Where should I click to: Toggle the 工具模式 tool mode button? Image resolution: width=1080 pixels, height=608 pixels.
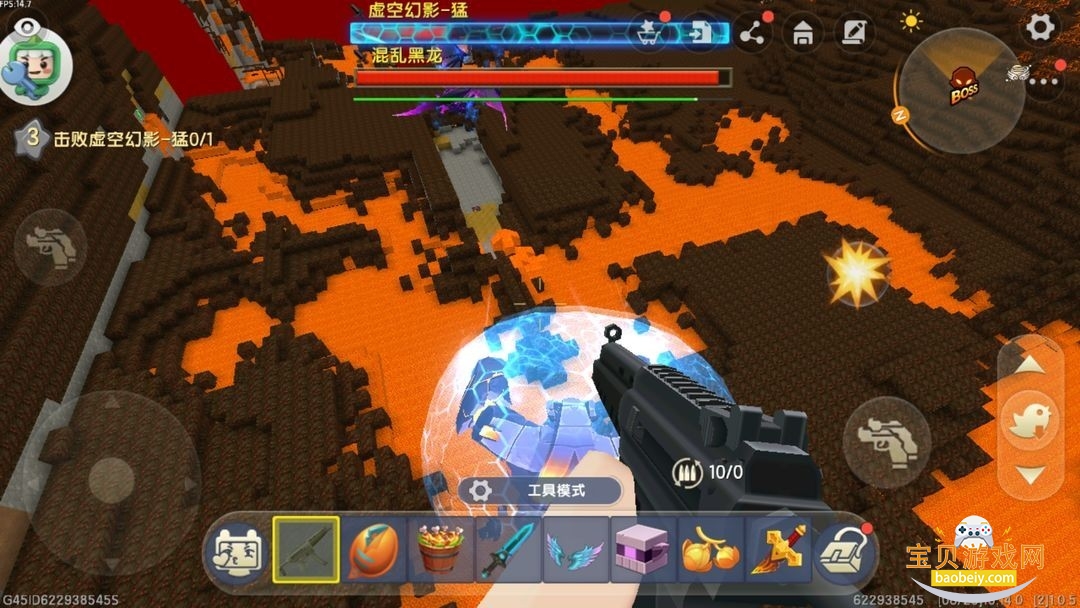(541, 491)
